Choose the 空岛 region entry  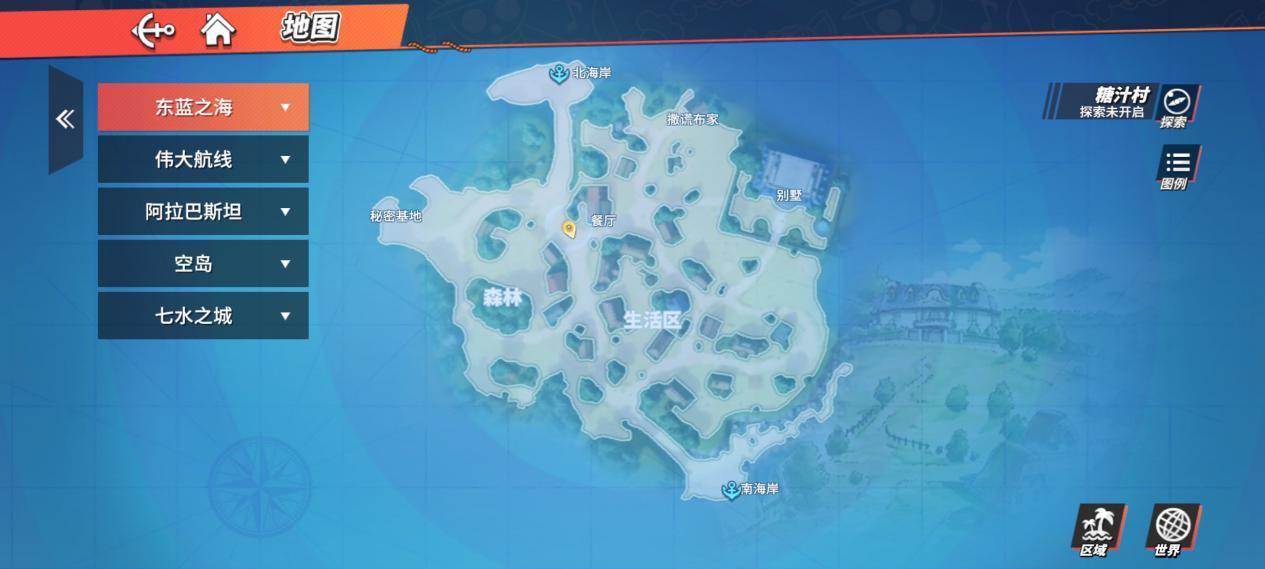coord(203,264)
